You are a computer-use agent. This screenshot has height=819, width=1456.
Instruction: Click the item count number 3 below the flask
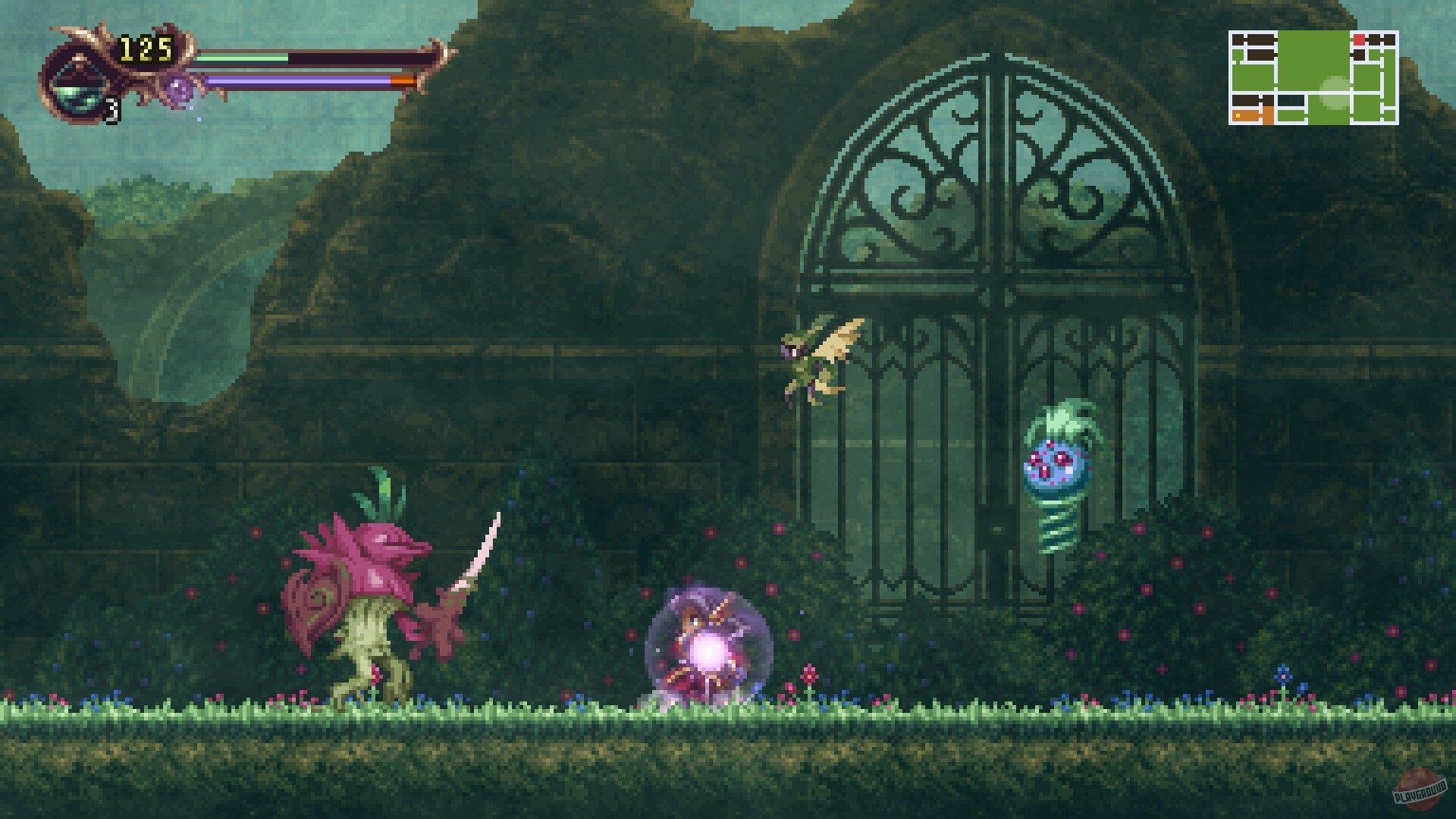(112, 111)
